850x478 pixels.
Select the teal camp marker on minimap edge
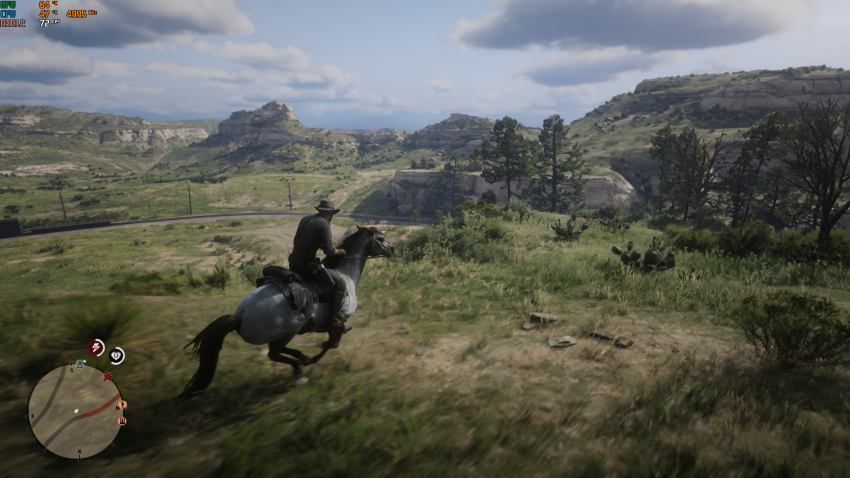80,366
